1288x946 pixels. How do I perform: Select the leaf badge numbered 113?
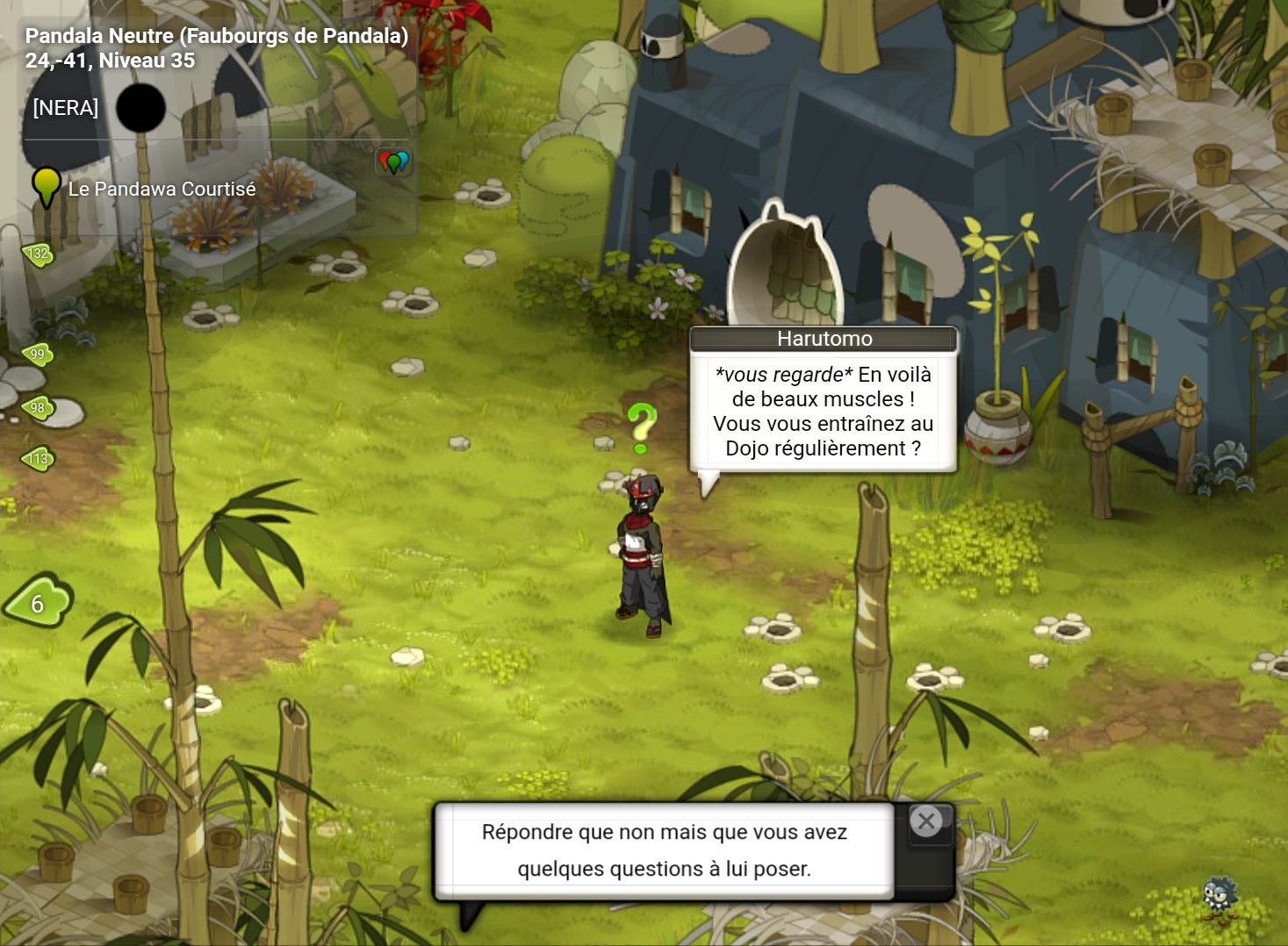pos(39,459)
